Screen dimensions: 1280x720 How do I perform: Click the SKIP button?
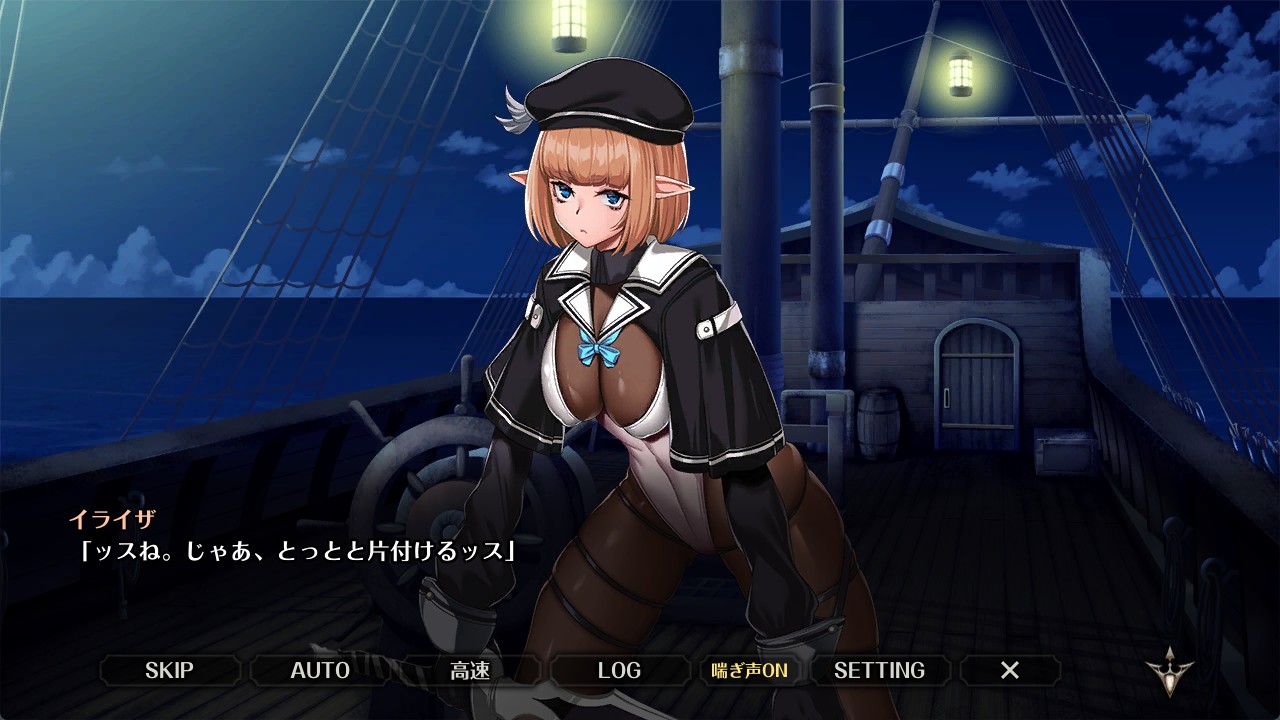(x=169, y=670)
